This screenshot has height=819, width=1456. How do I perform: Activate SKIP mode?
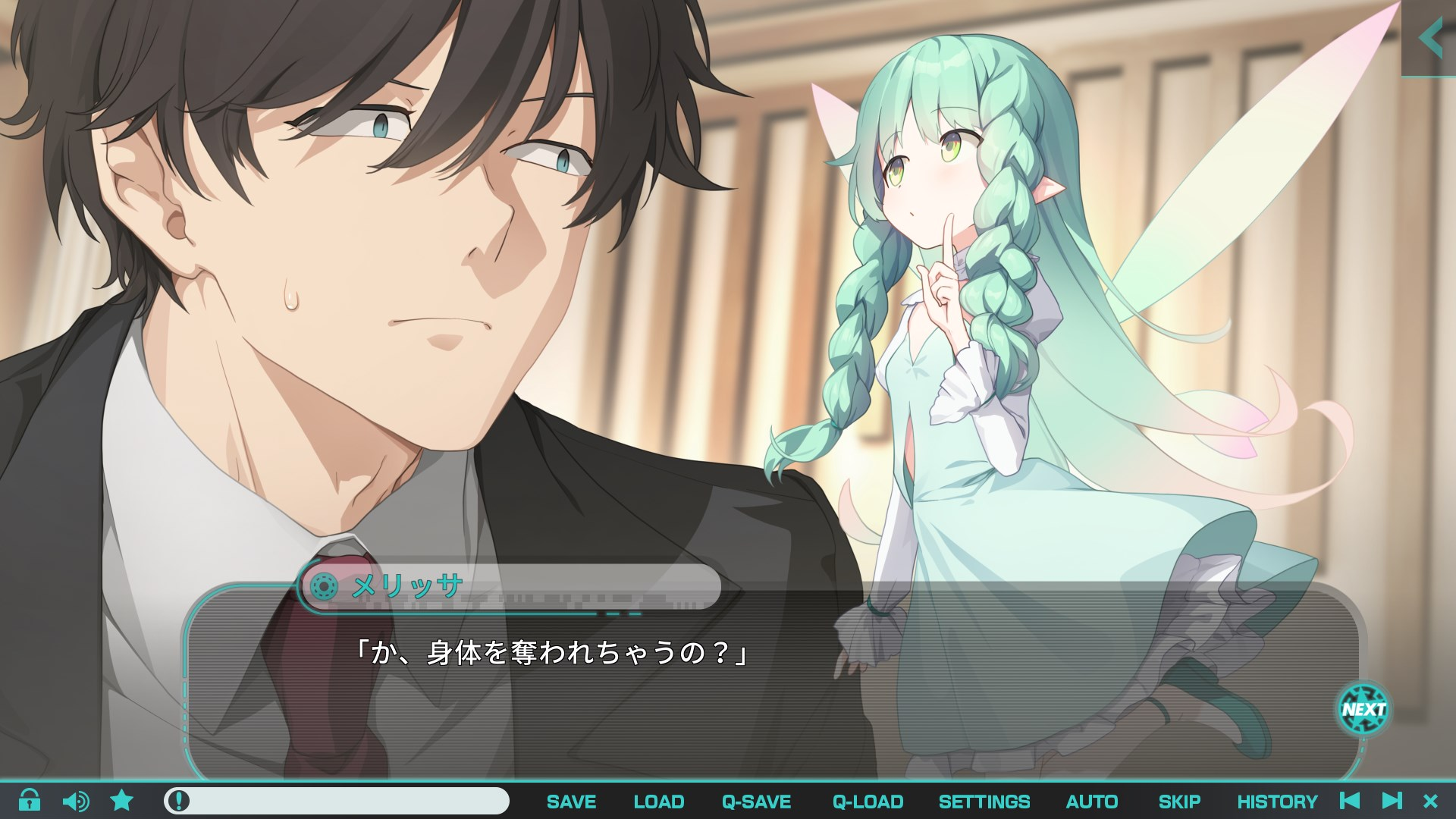(x=1179, y=802)
